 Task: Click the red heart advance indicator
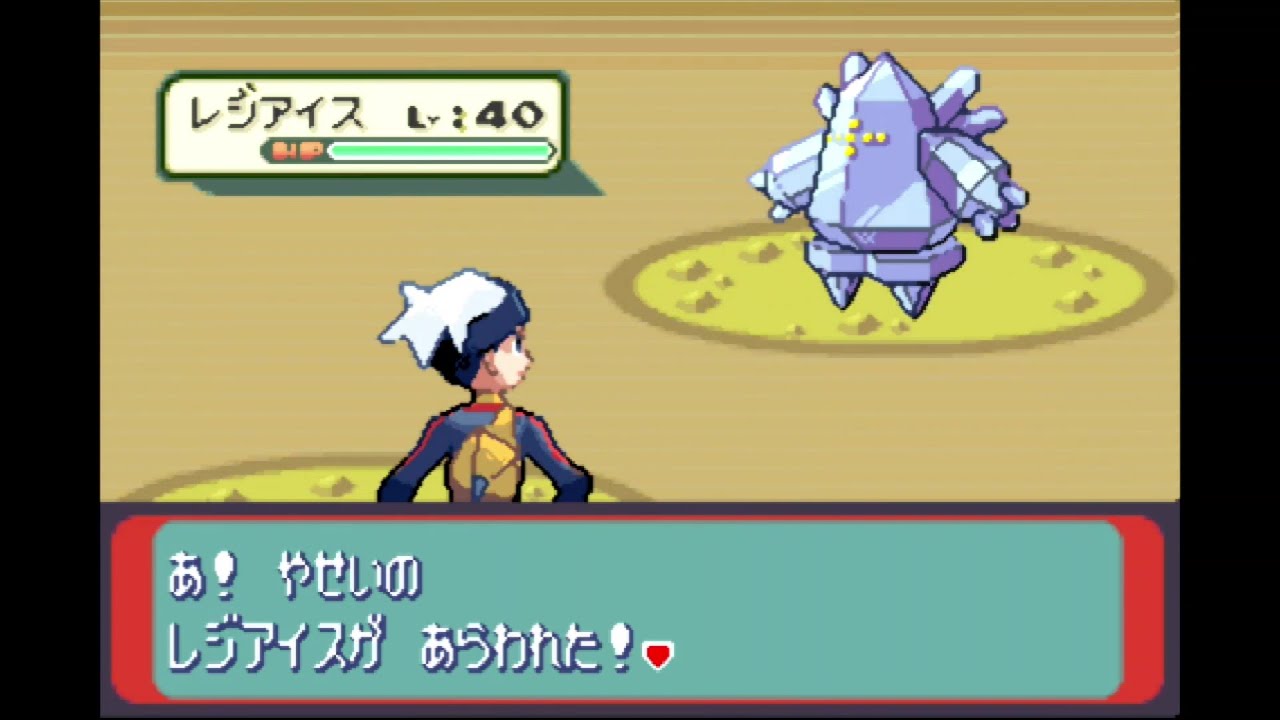coord(658,654)
